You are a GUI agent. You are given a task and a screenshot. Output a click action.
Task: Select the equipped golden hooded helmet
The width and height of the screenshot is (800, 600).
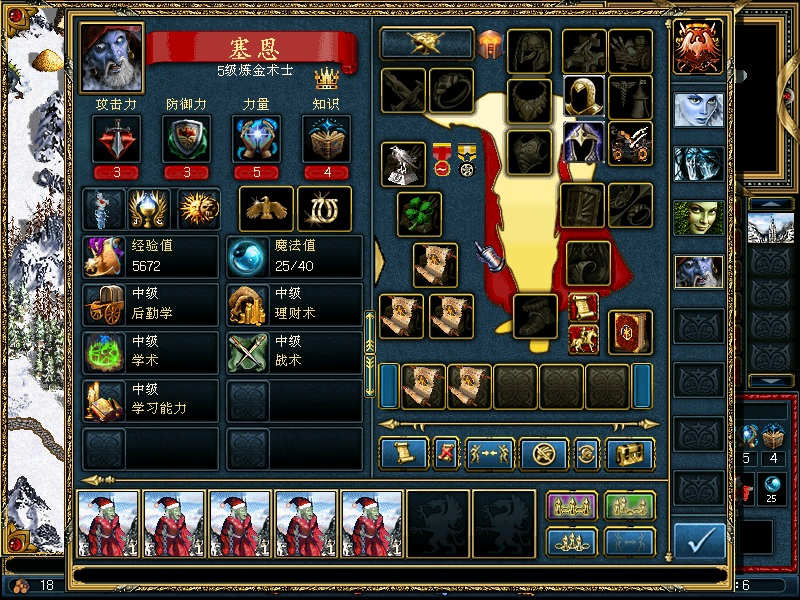click(584, 97)
